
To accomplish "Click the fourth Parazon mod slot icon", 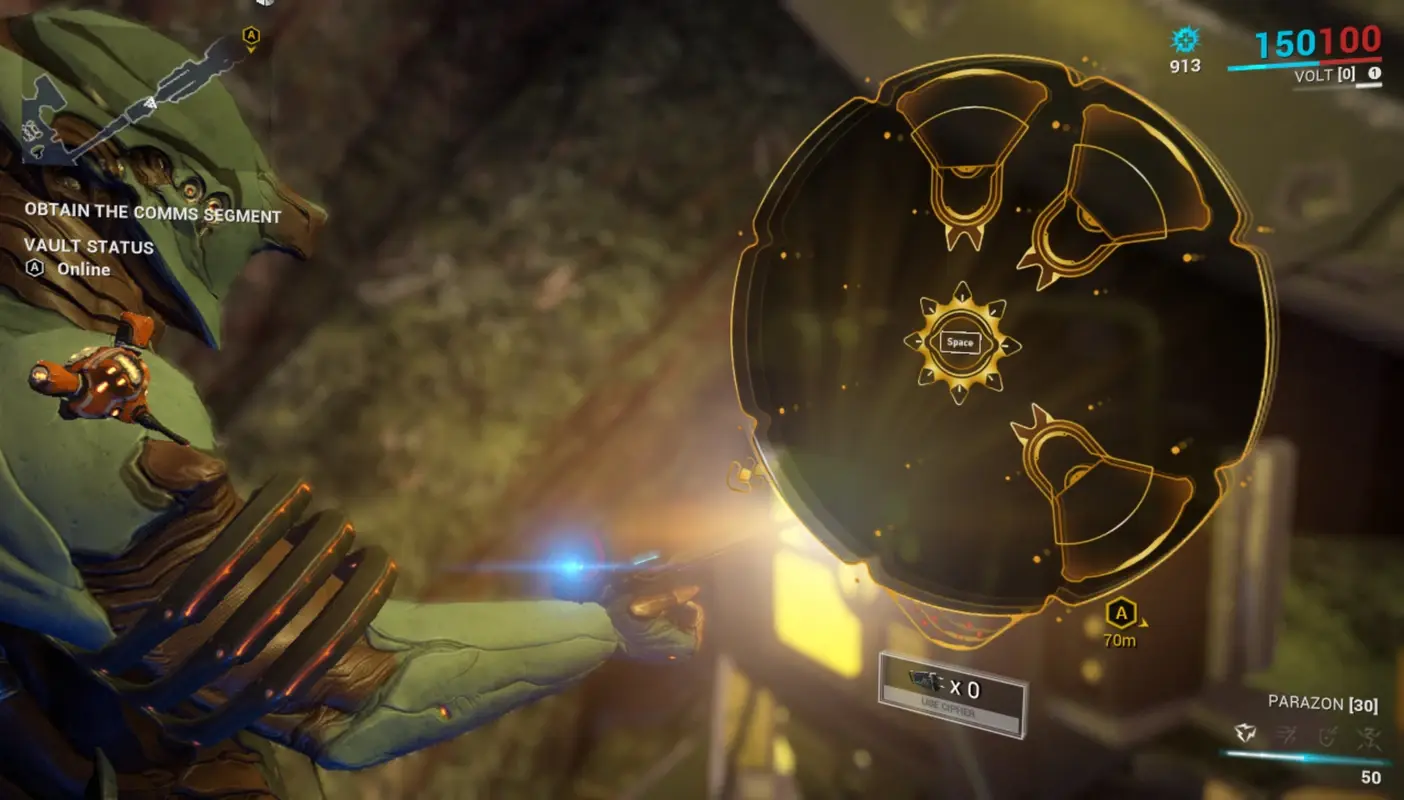I will (1369, 736).
